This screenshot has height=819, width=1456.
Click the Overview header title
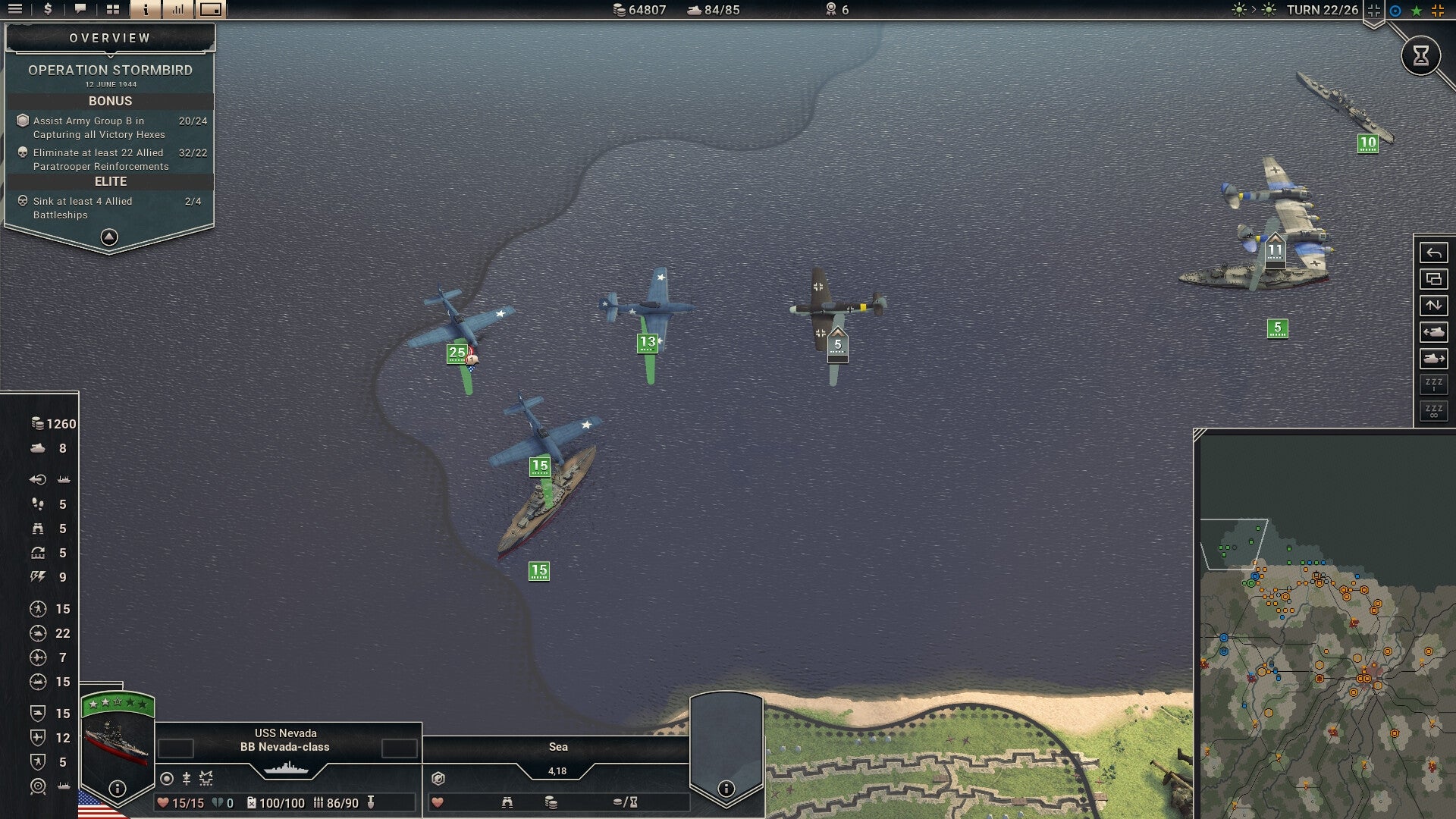pyautogui.click(x=109, y=36)
